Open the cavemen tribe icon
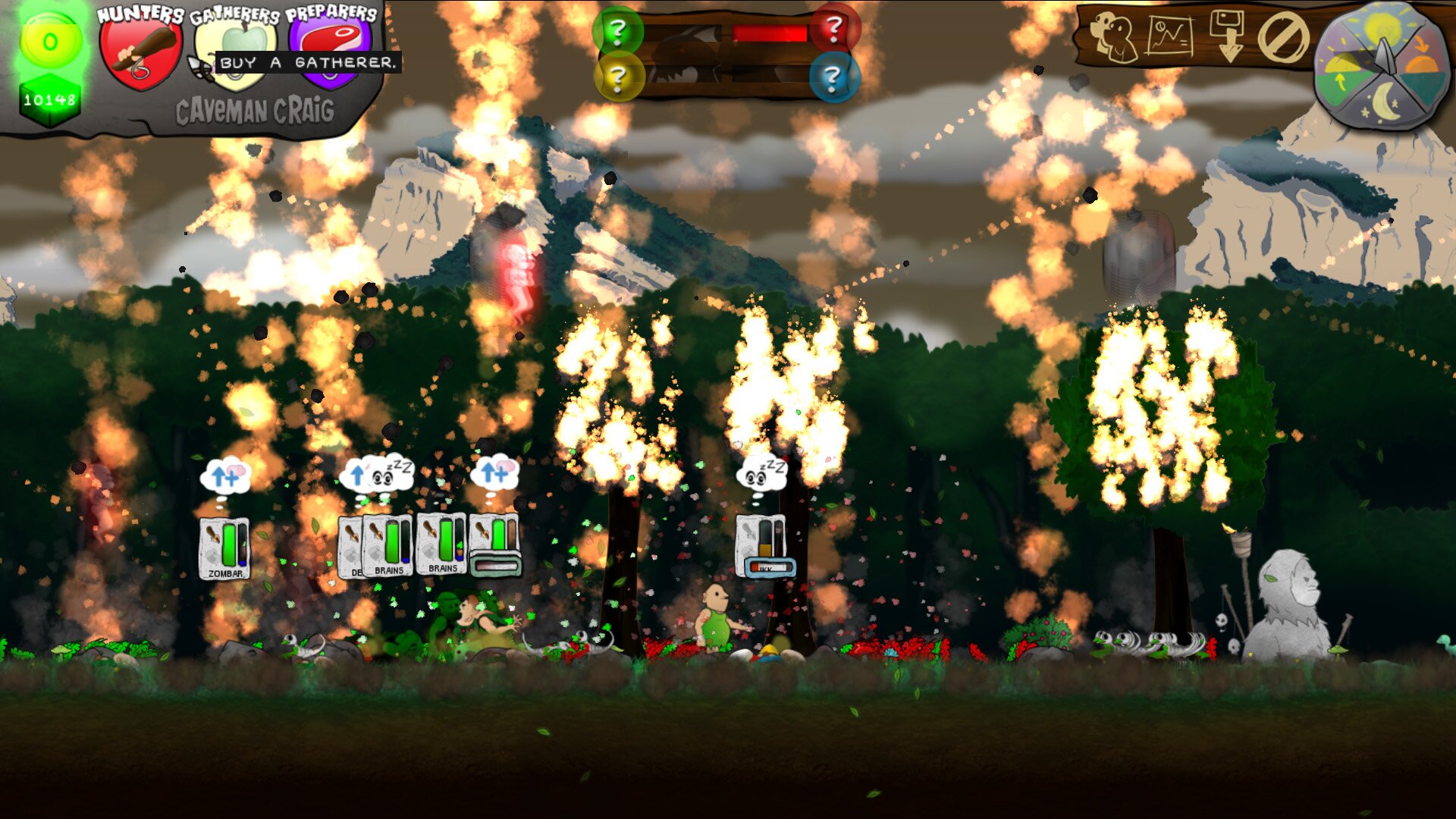Screen dimensions: 1456x819 tap(1112, 36)
